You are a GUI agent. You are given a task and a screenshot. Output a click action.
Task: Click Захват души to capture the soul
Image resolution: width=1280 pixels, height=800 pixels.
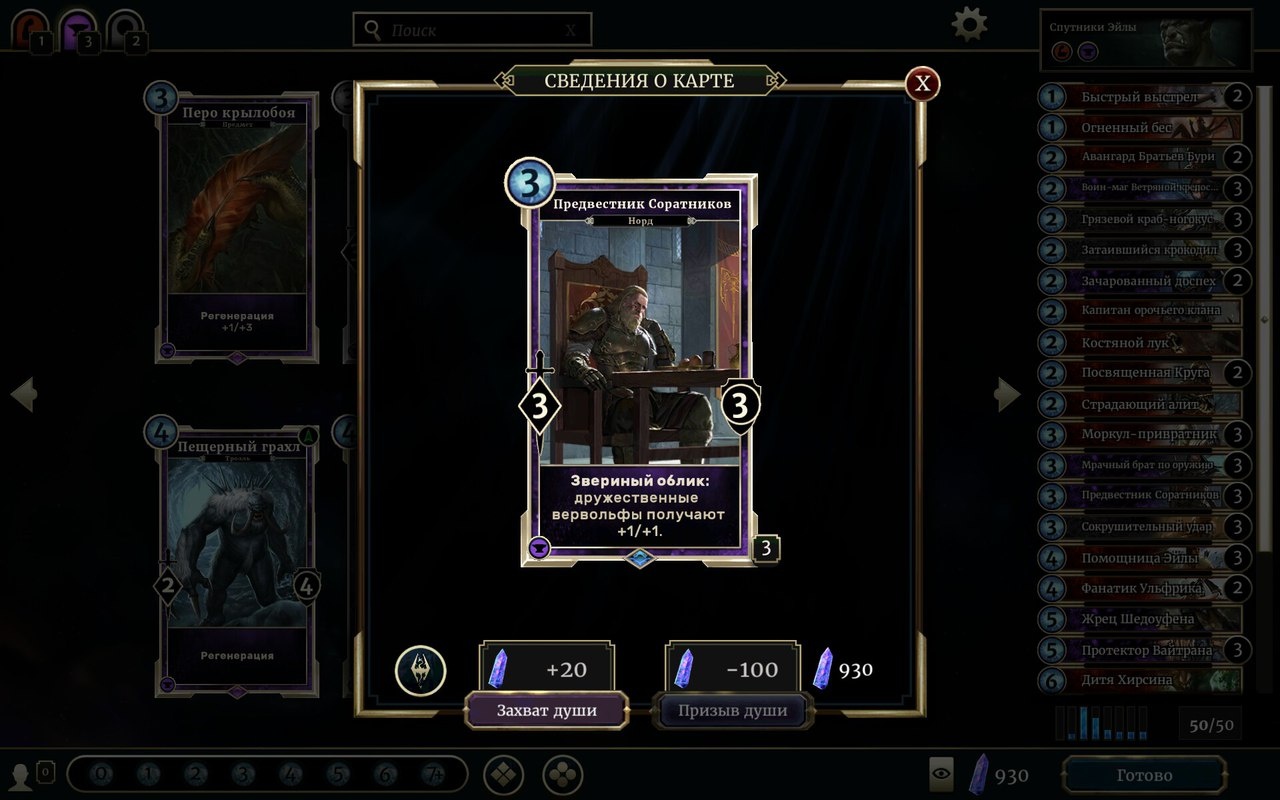coord(547,710)
